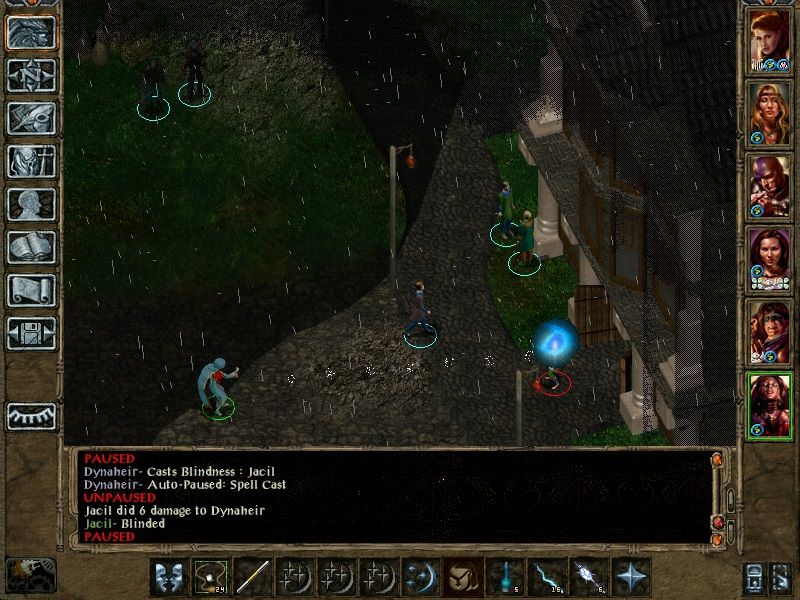The image size is (800, 600).
Task: Open the priest scroll page
Action: point(31,290)
